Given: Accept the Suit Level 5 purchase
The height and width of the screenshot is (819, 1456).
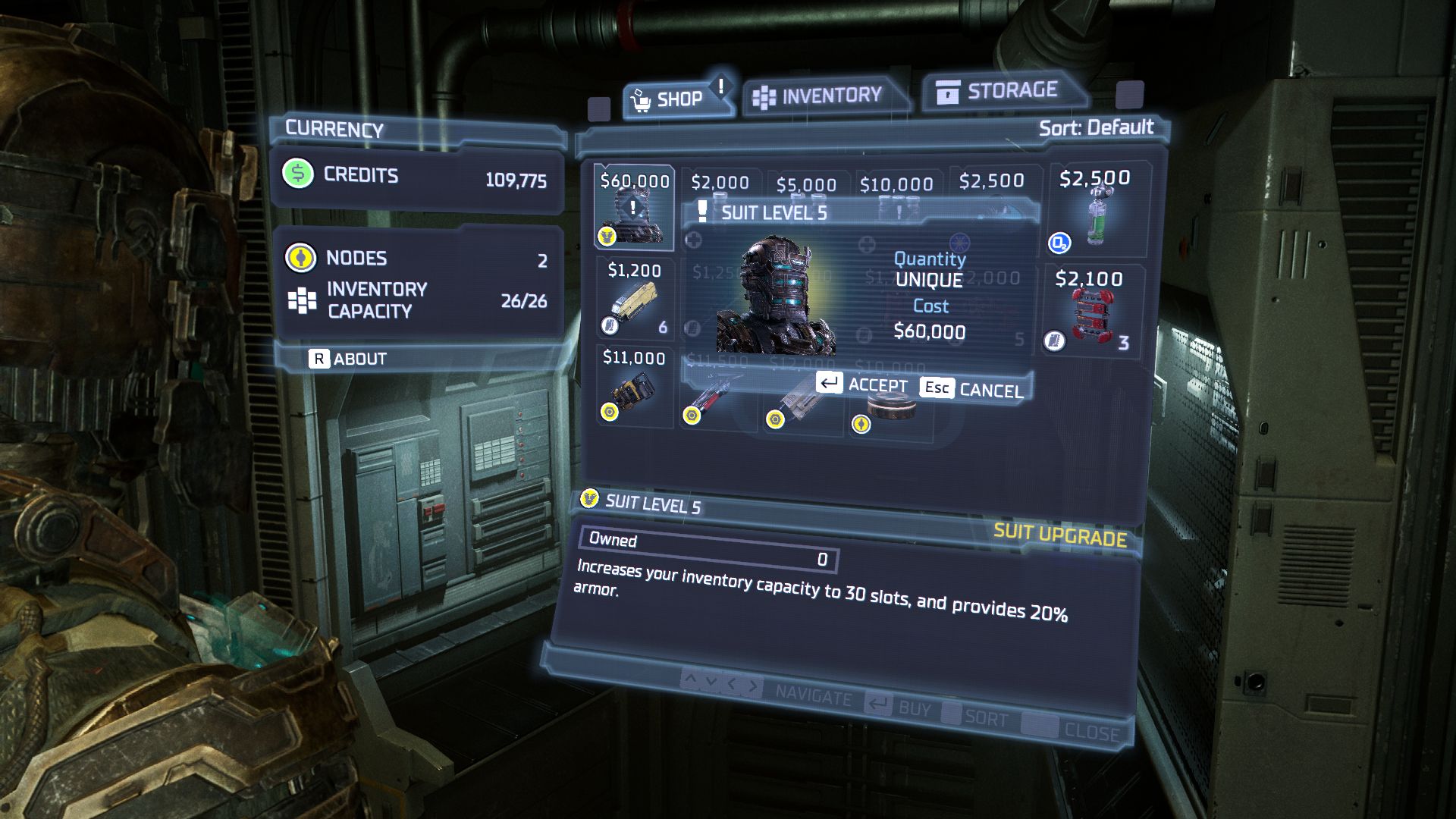Looking at the screenshot, I should tap(862, 384).
